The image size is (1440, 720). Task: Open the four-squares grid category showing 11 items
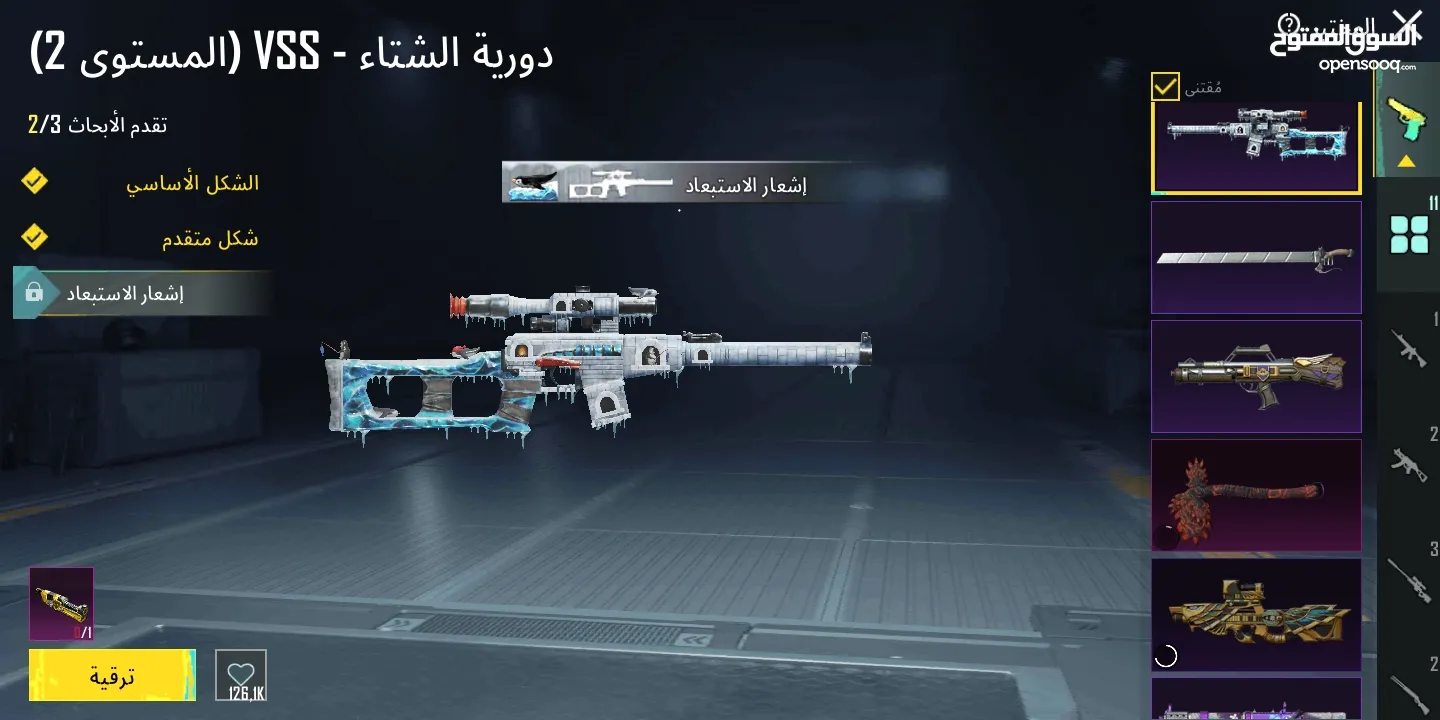[x=1409, y=233]
